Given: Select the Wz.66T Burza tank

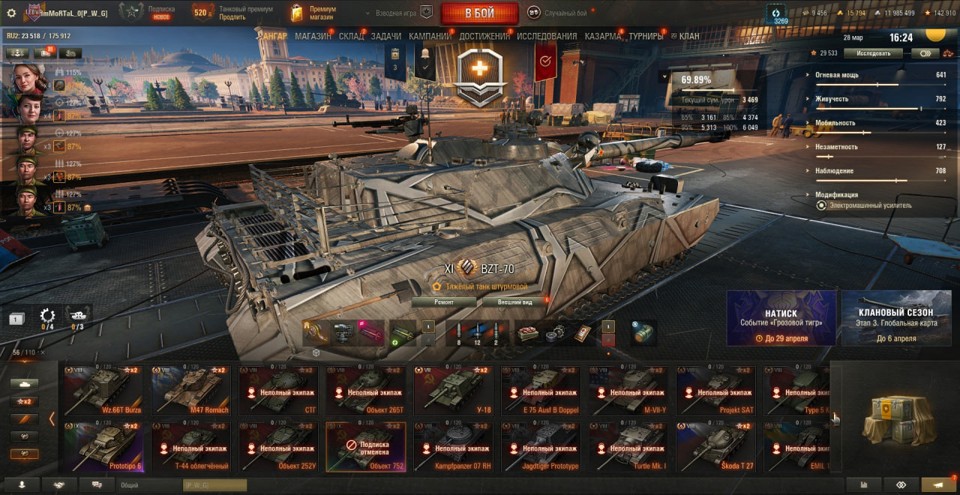Looking at the screenshot, I should pos(103,390).
